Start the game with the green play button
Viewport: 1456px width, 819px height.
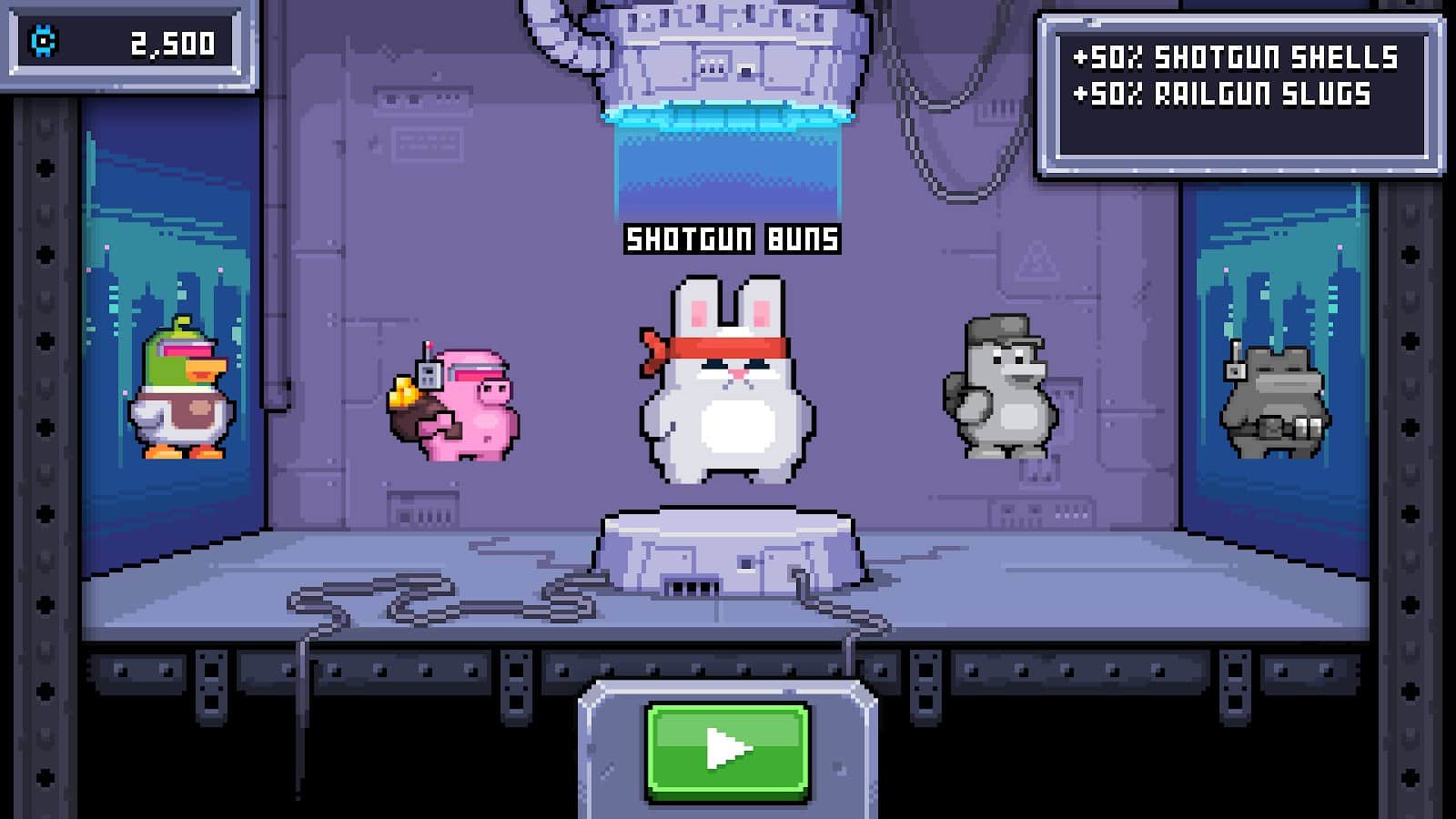[x=727, y=750]
